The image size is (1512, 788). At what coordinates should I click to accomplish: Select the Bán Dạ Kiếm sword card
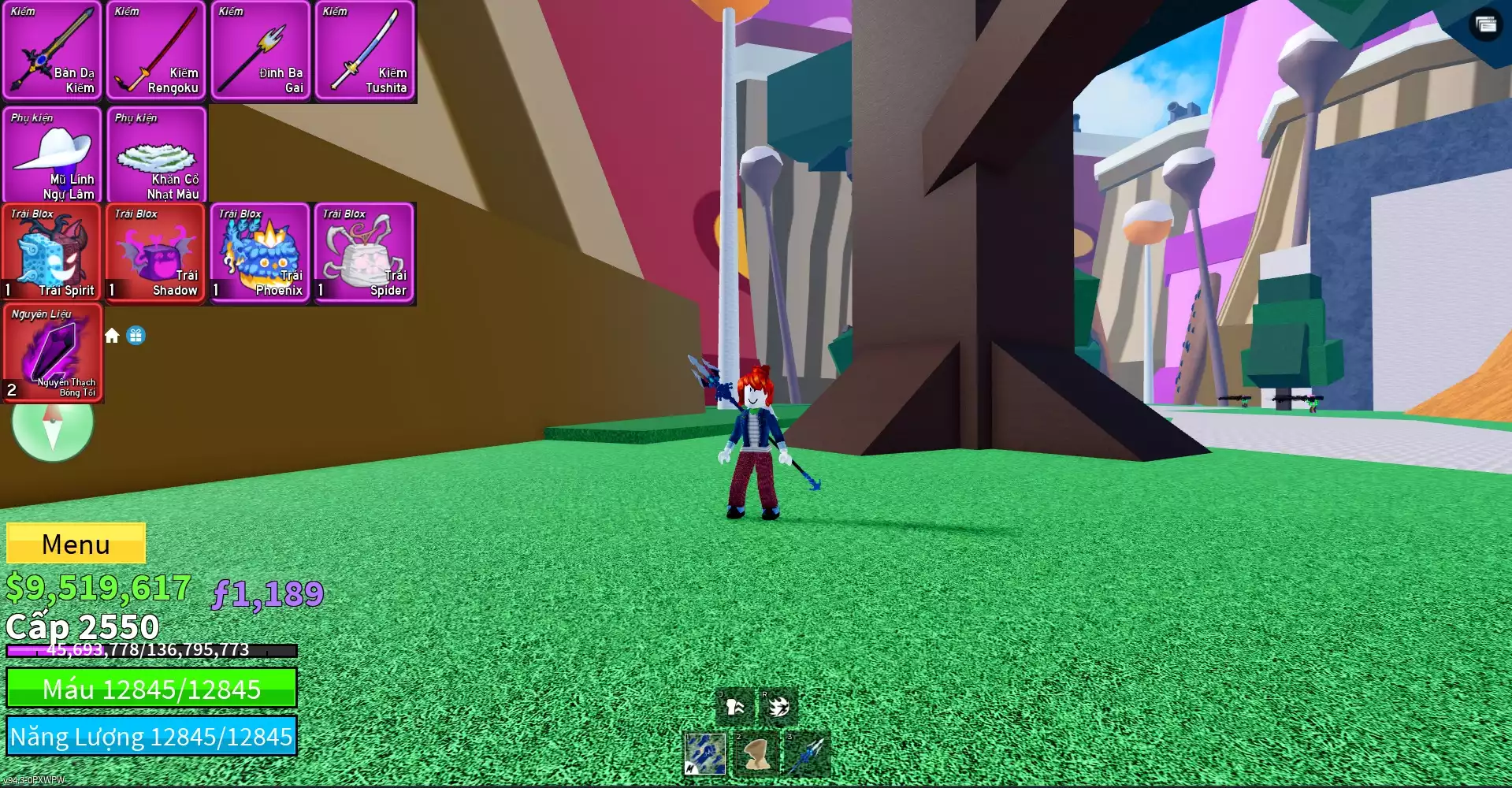tap(52, 51)
